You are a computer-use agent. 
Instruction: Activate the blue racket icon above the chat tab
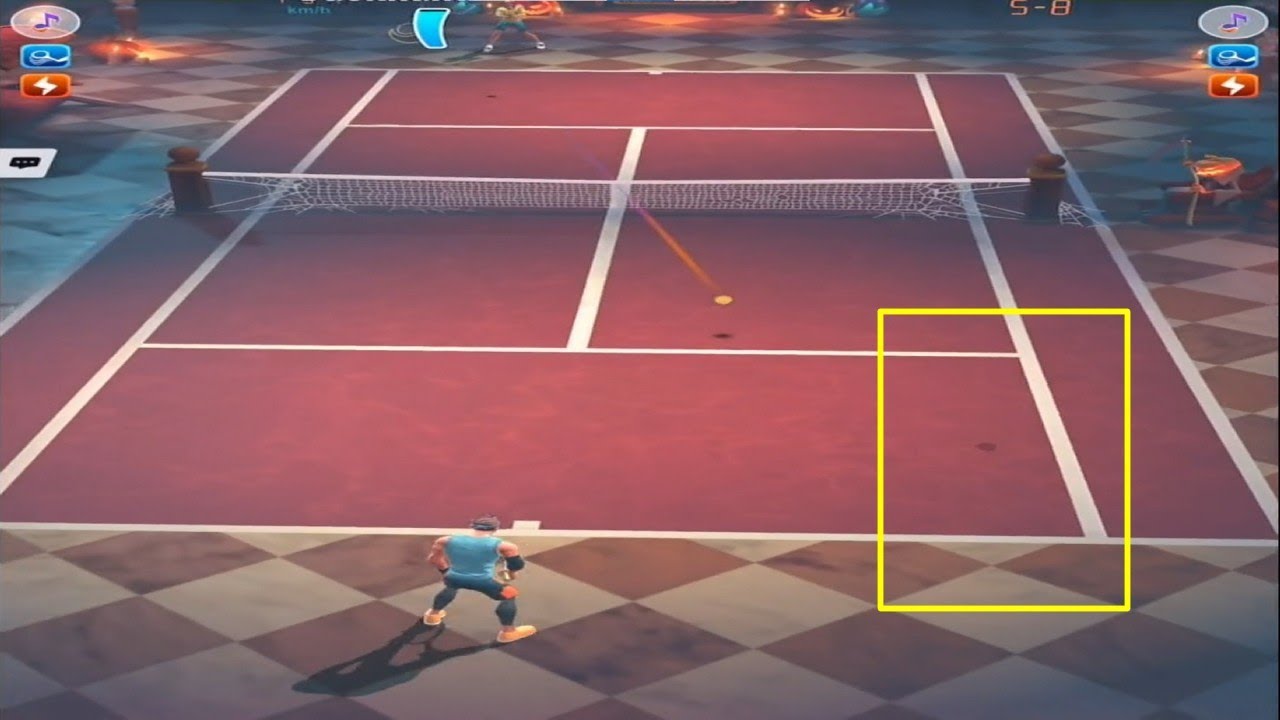(x=45, y=56)
